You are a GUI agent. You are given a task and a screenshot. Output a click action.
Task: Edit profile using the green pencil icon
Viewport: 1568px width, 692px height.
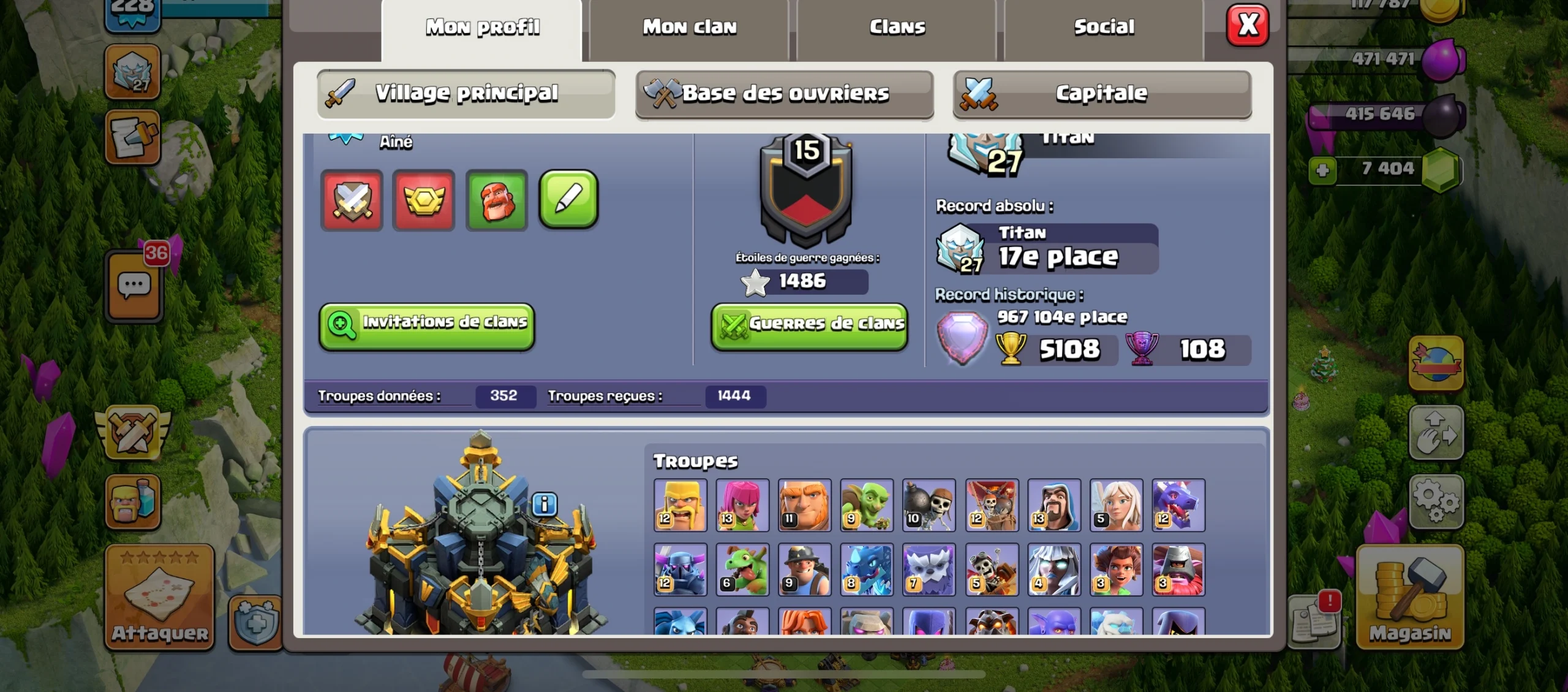pyautogui.click(x=567, y=200)
